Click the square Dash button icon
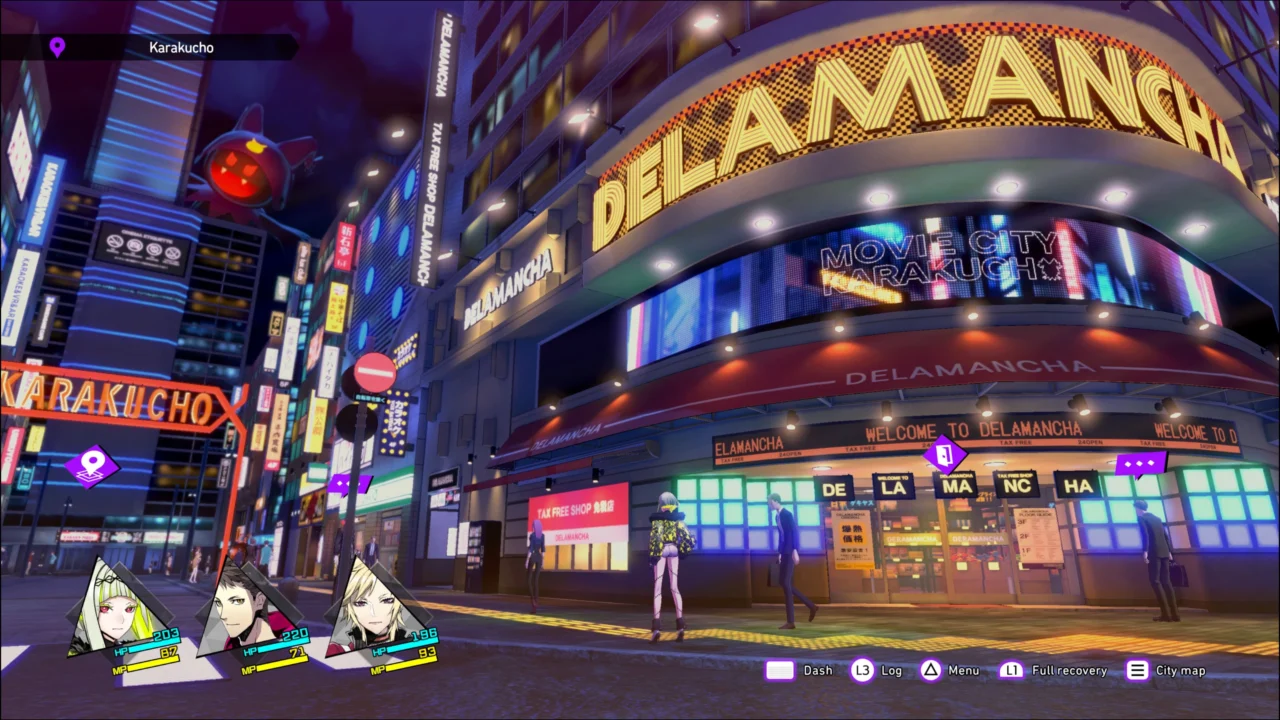This screenshot has width=1280, height=720. click(780, 670)
